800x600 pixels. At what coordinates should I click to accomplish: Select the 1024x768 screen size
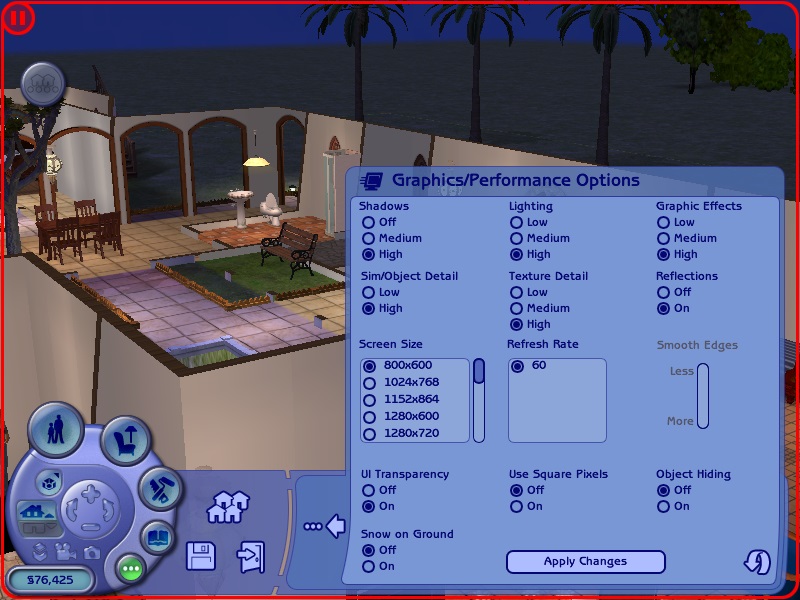point(370,383)
